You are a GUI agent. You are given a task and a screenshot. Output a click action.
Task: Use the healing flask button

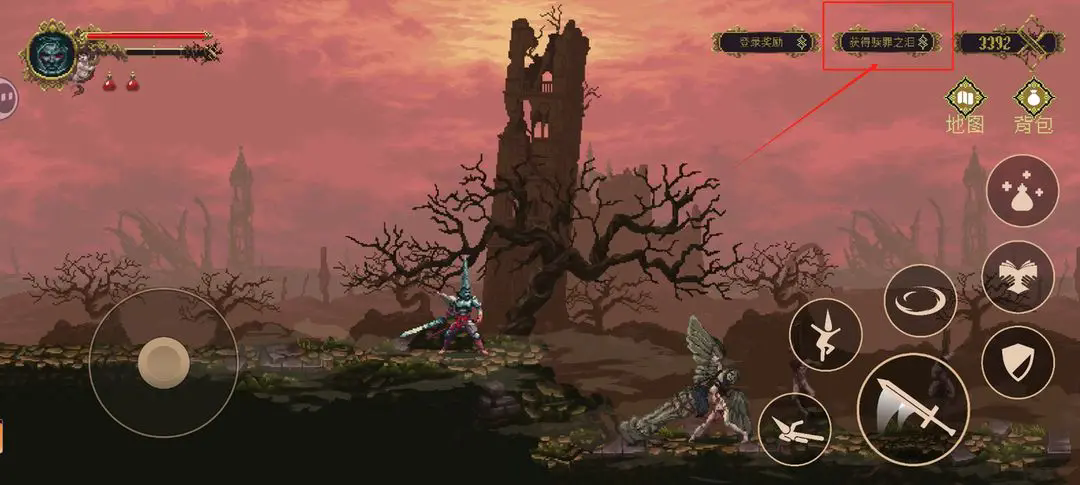(1021, 191)
